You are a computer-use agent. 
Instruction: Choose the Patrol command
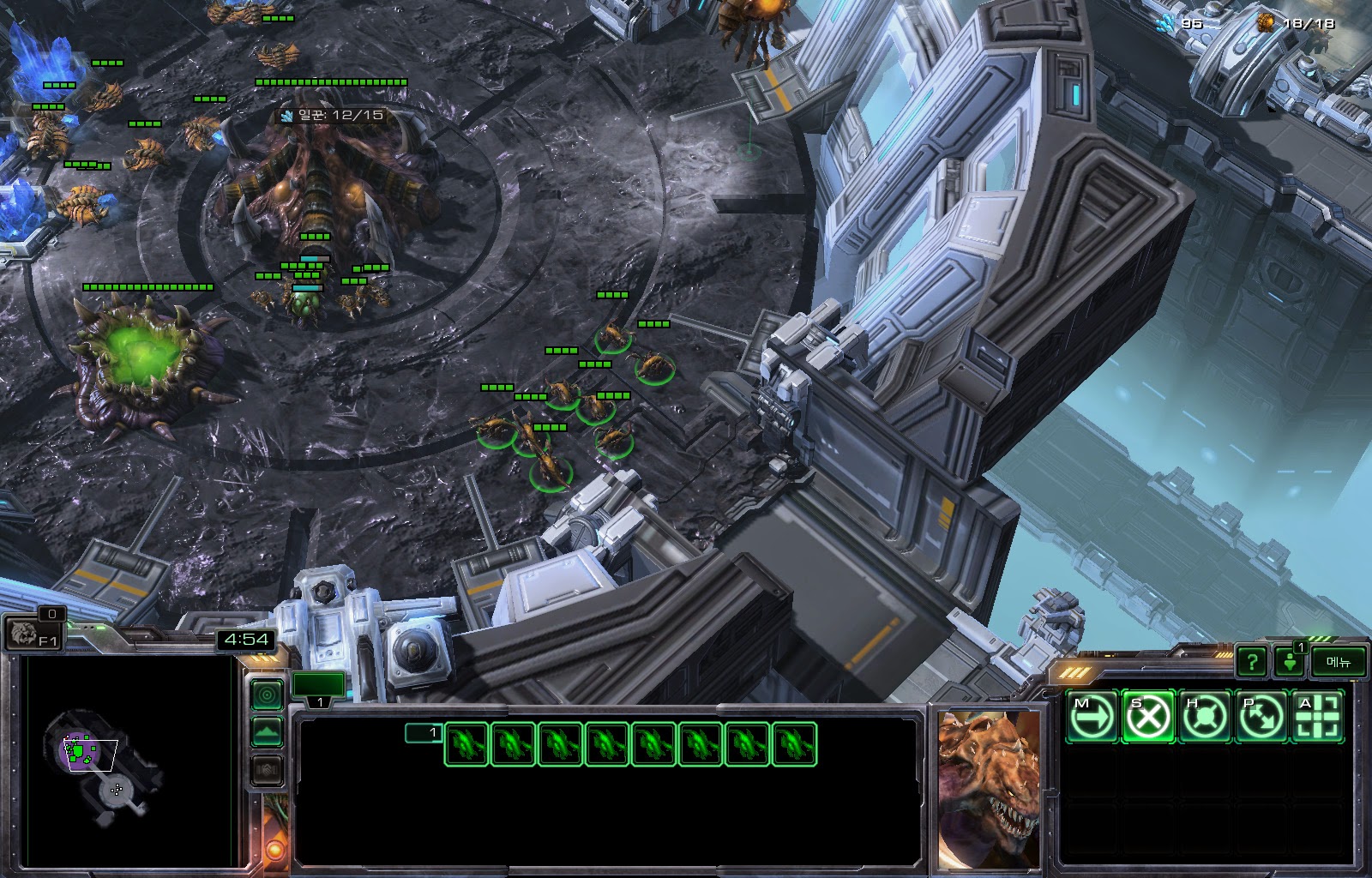1261,716
